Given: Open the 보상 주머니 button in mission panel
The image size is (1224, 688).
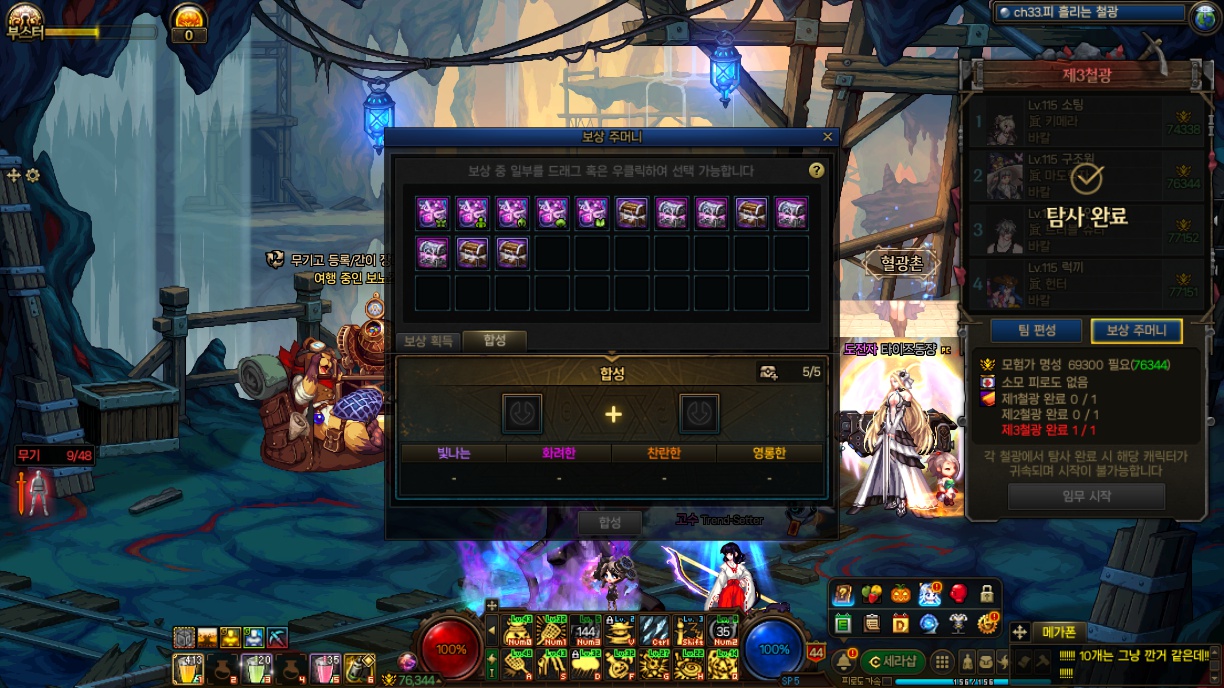Looking at the screenshot, I should [x=1136, y=331].
